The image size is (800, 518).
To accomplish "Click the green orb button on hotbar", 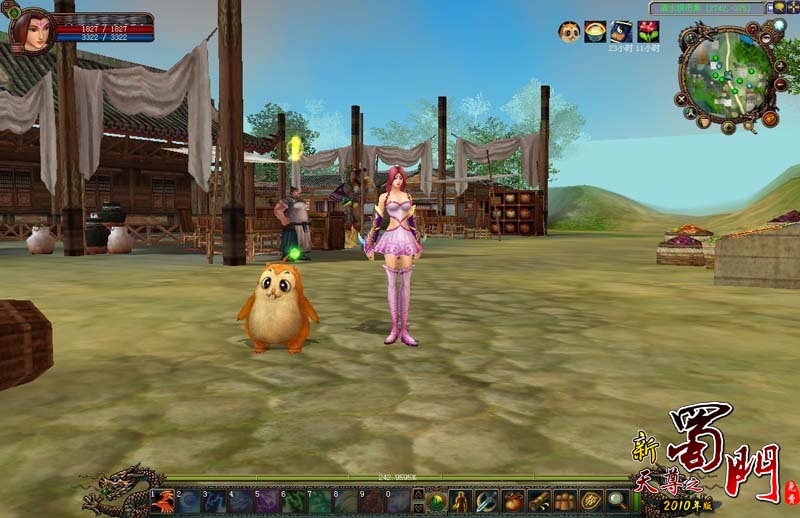I will click(436, 501).
